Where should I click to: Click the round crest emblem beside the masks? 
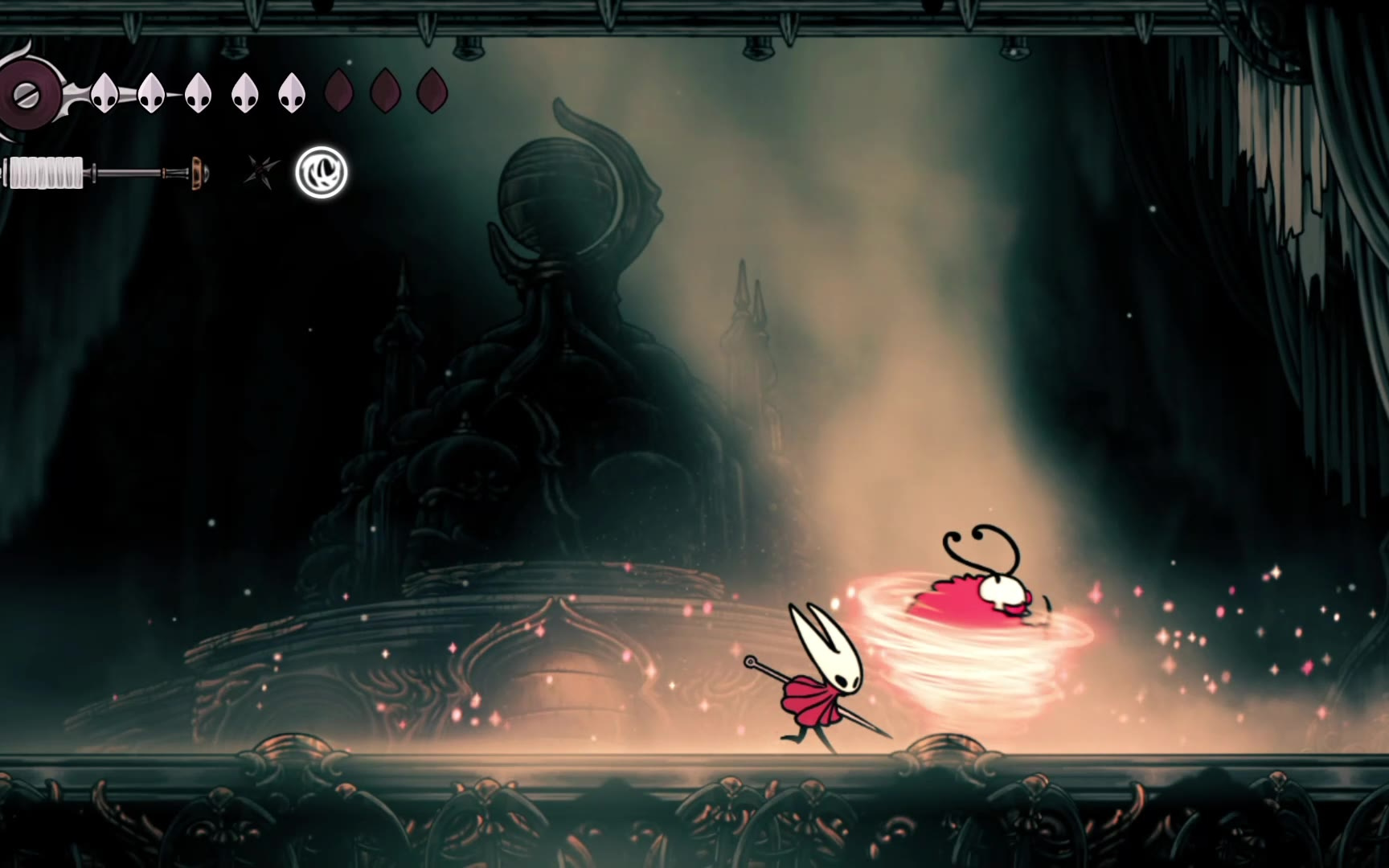click(29, 95)
